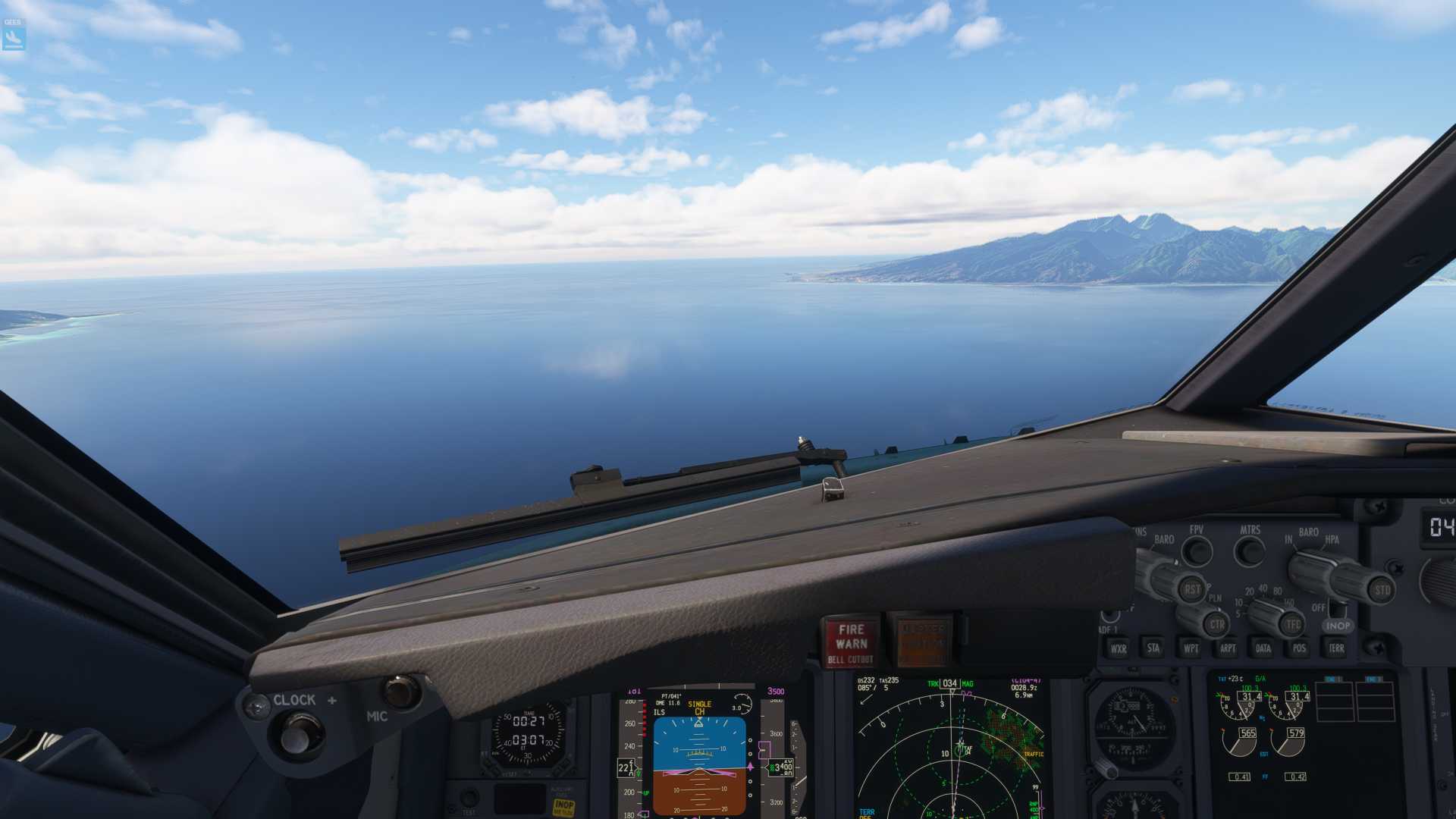Click the GEES landing overlay icon
Image resolution: width=1456 pixels, height=819 pixels.
click(x=14, y=35)
